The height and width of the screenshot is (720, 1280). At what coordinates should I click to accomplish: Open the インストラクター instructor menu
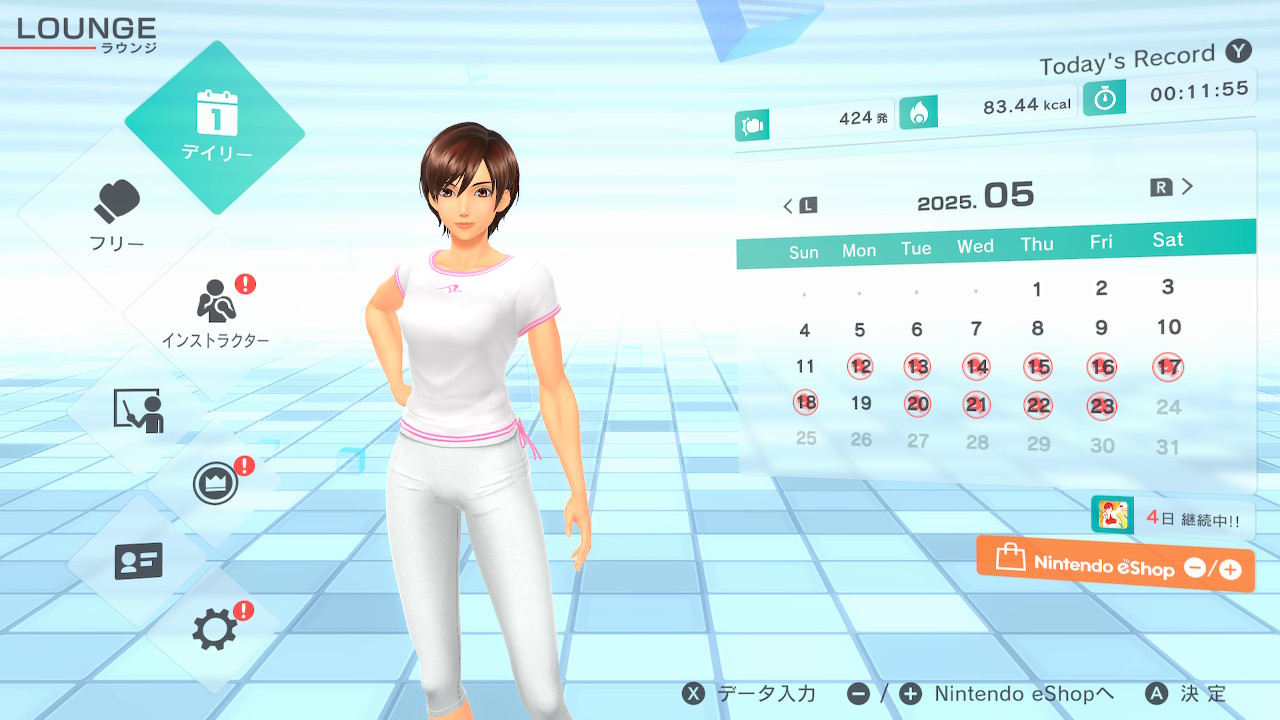click(x=215, y=312)
